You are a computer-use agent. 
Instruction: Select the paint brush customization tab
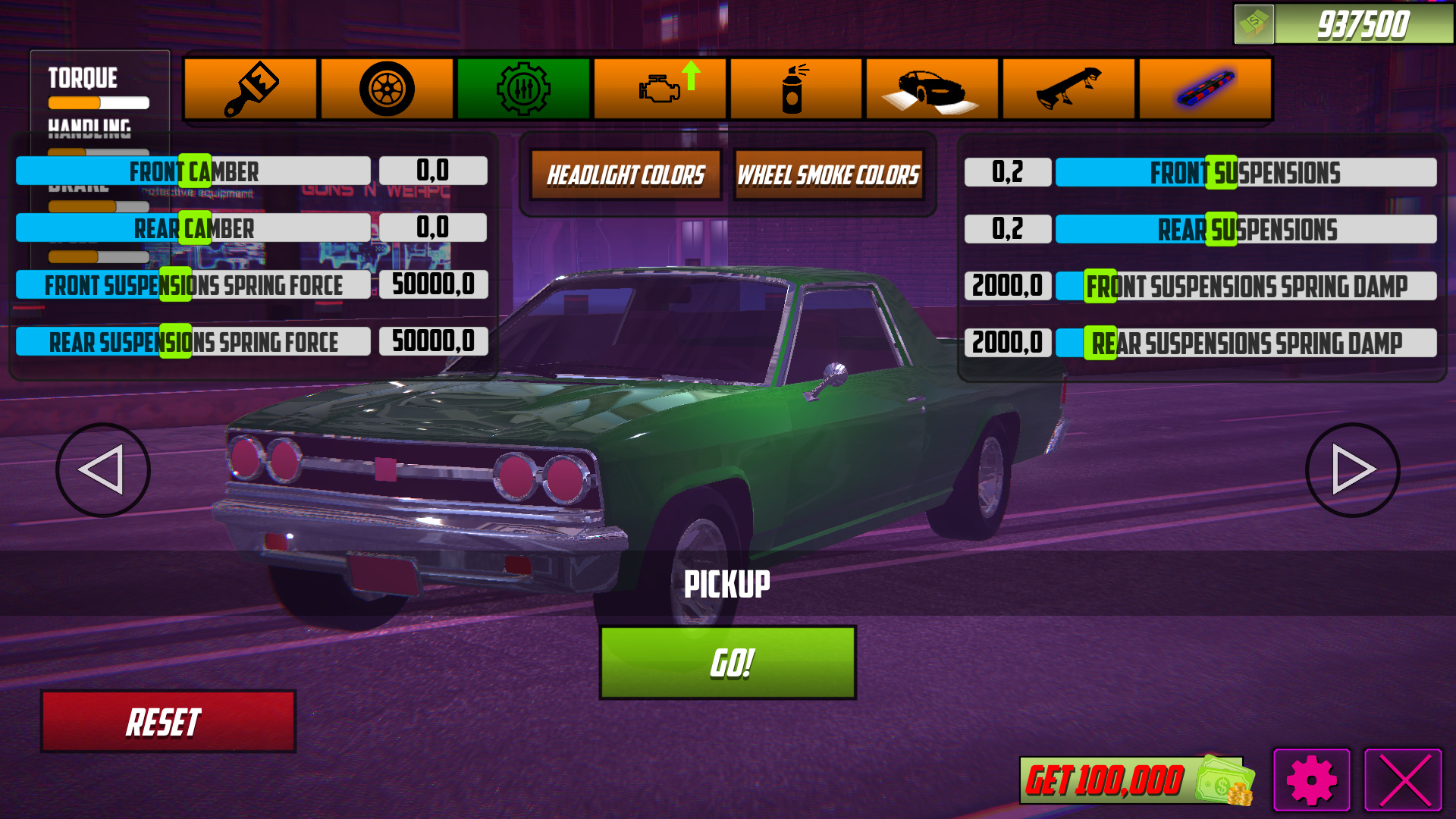click(250, 89)
